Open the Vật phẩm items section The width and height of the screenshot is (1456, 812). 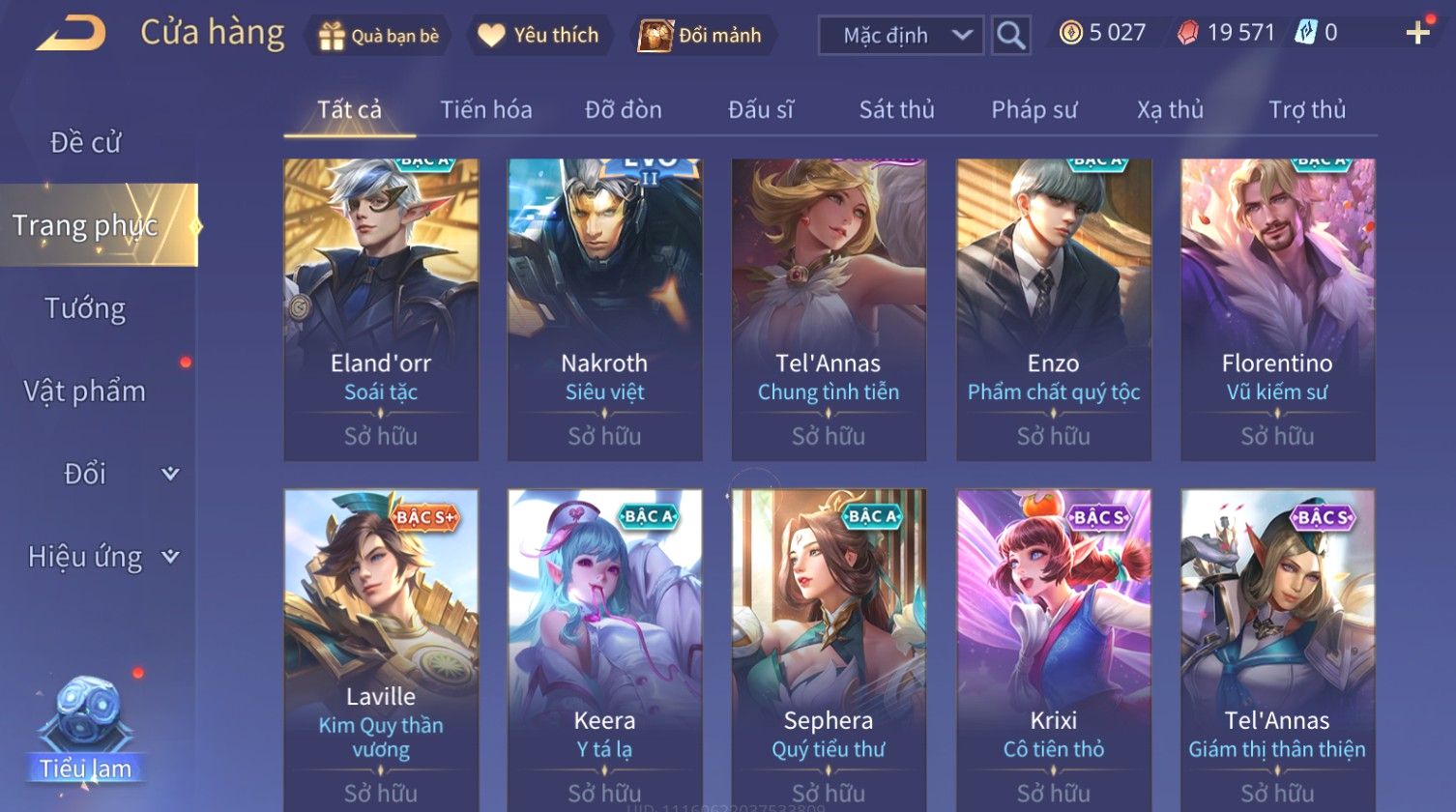click(85, 391)
